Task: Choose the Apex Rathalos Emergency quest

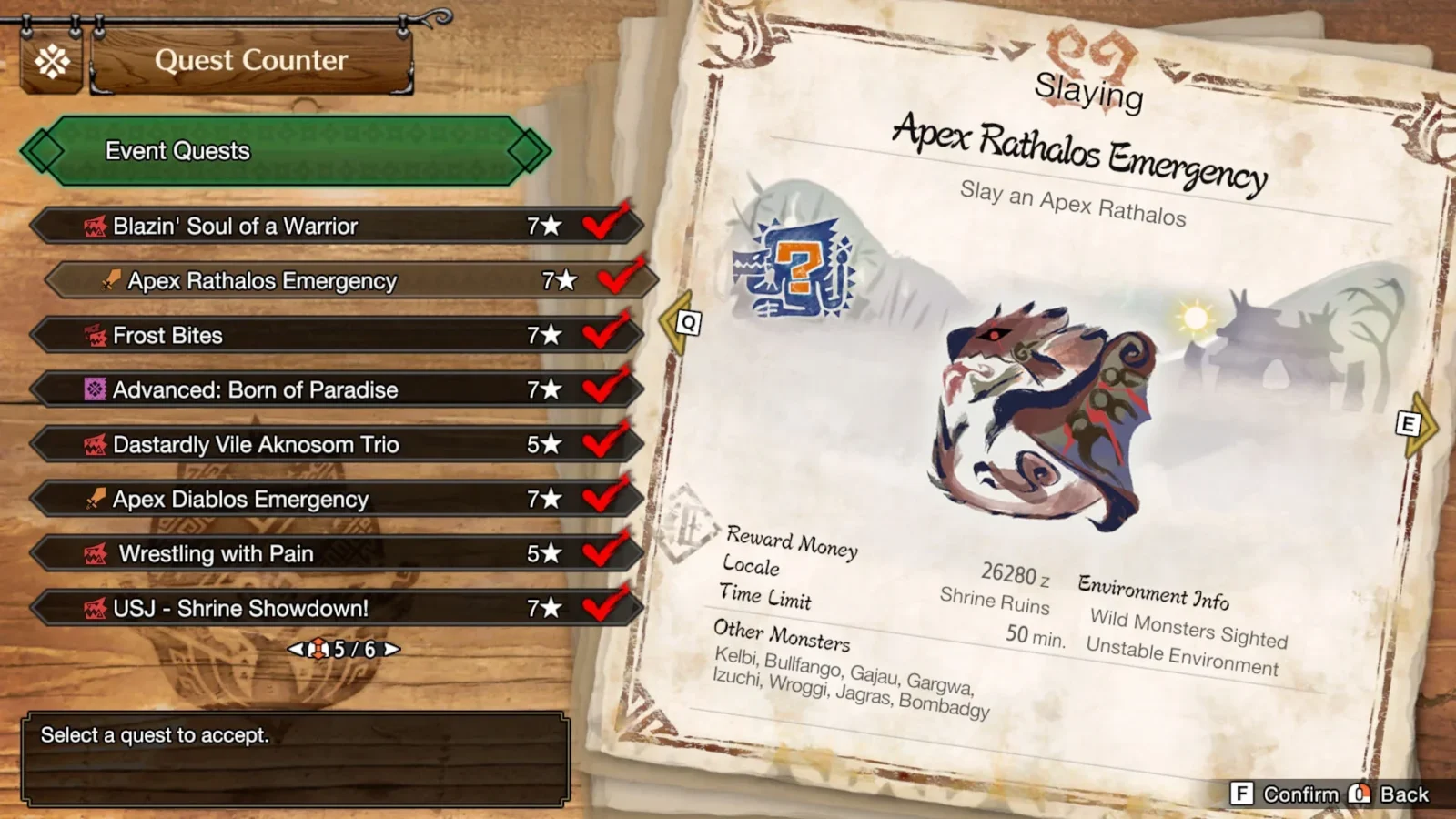Action: pyautogui.click(x=350, y=280)
